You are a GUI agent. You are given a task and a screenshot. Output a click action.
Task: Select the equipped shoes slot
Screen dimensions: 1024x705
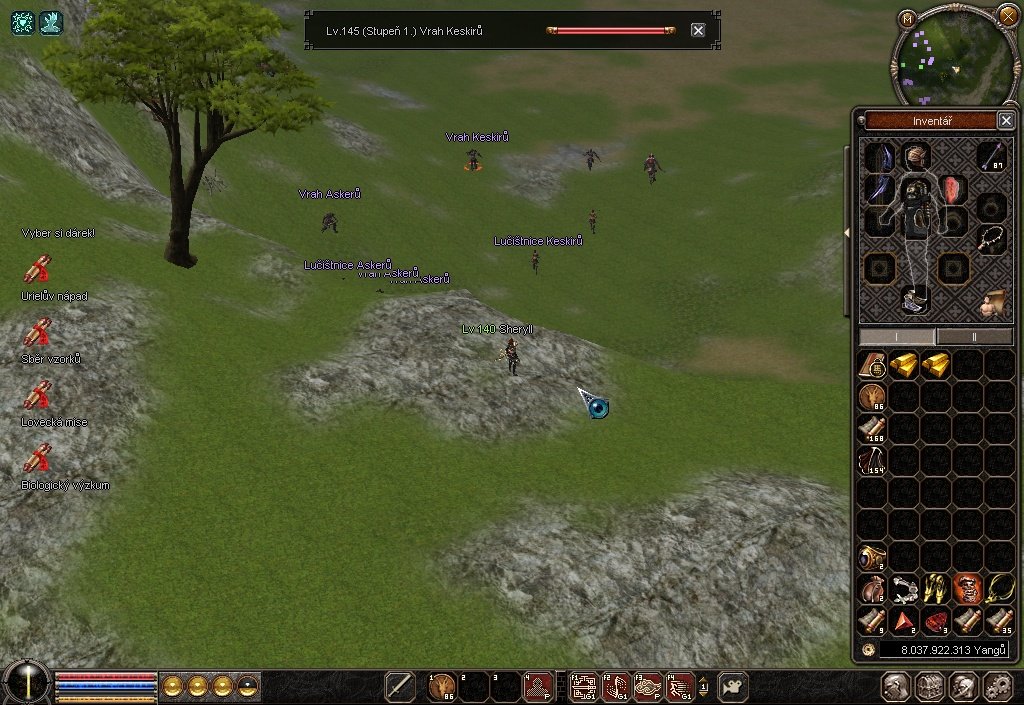[916, 298]
